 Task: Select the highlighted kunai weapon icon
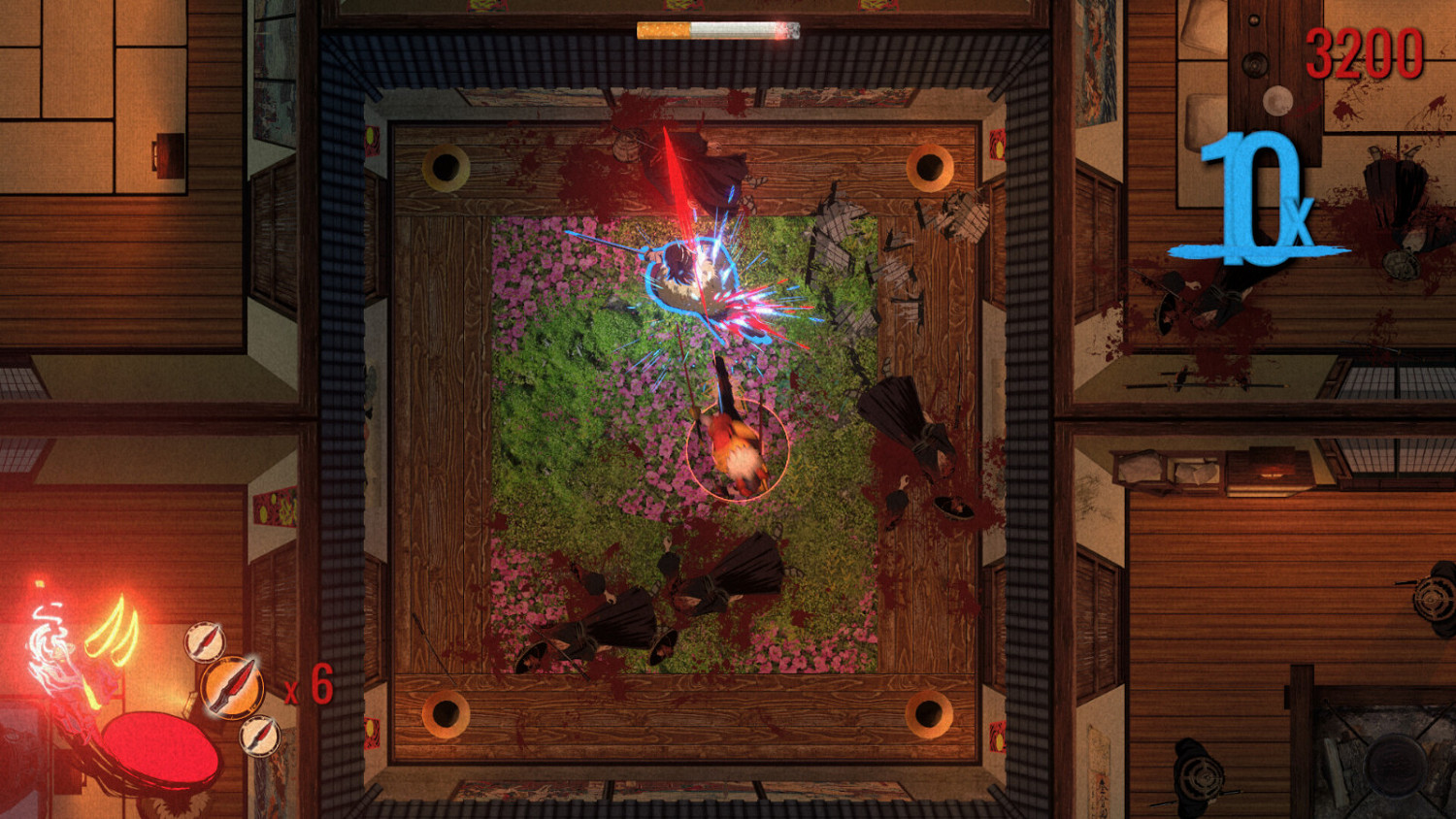click(x=230, y=689)
